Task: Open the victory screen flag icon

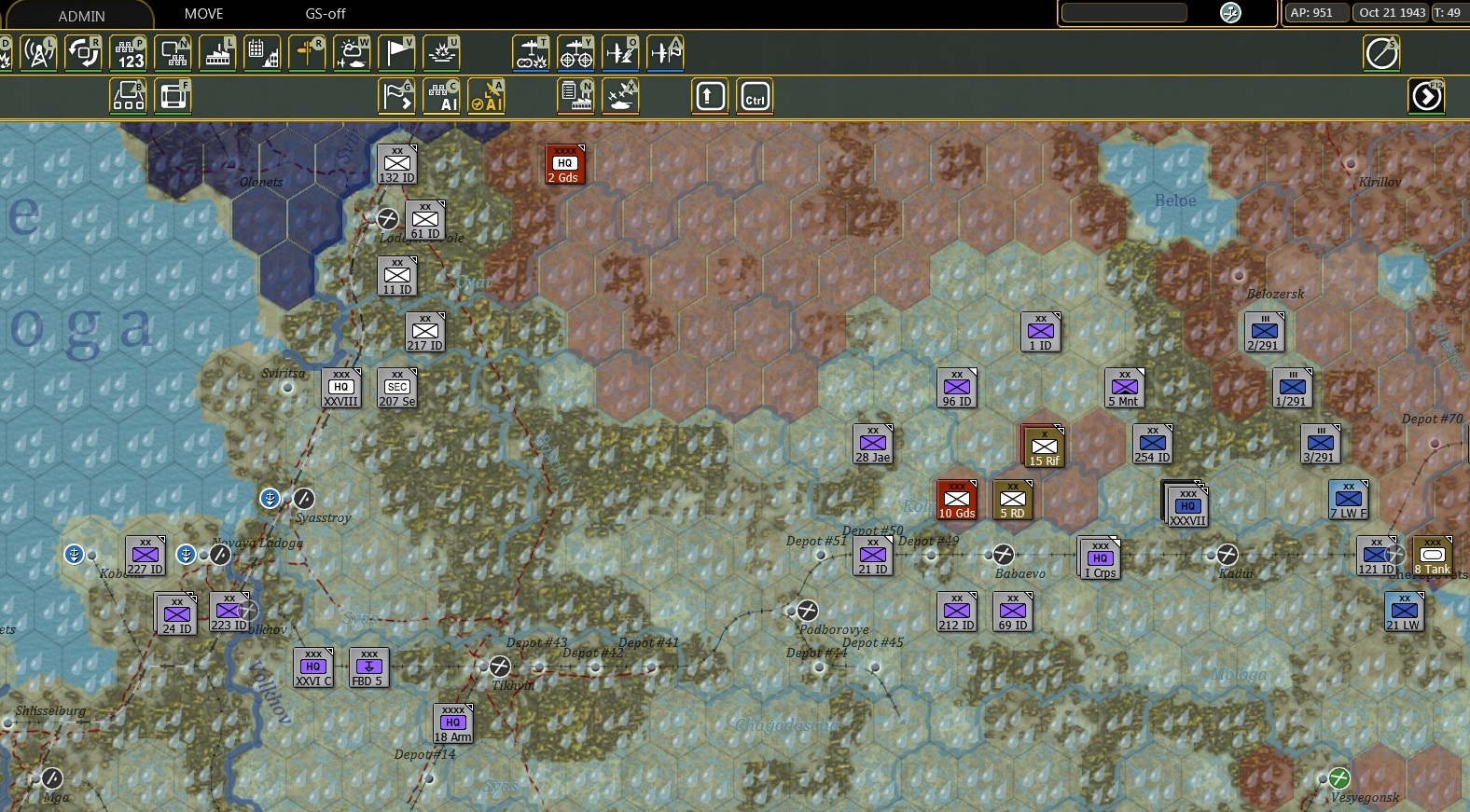Action: 395,53
